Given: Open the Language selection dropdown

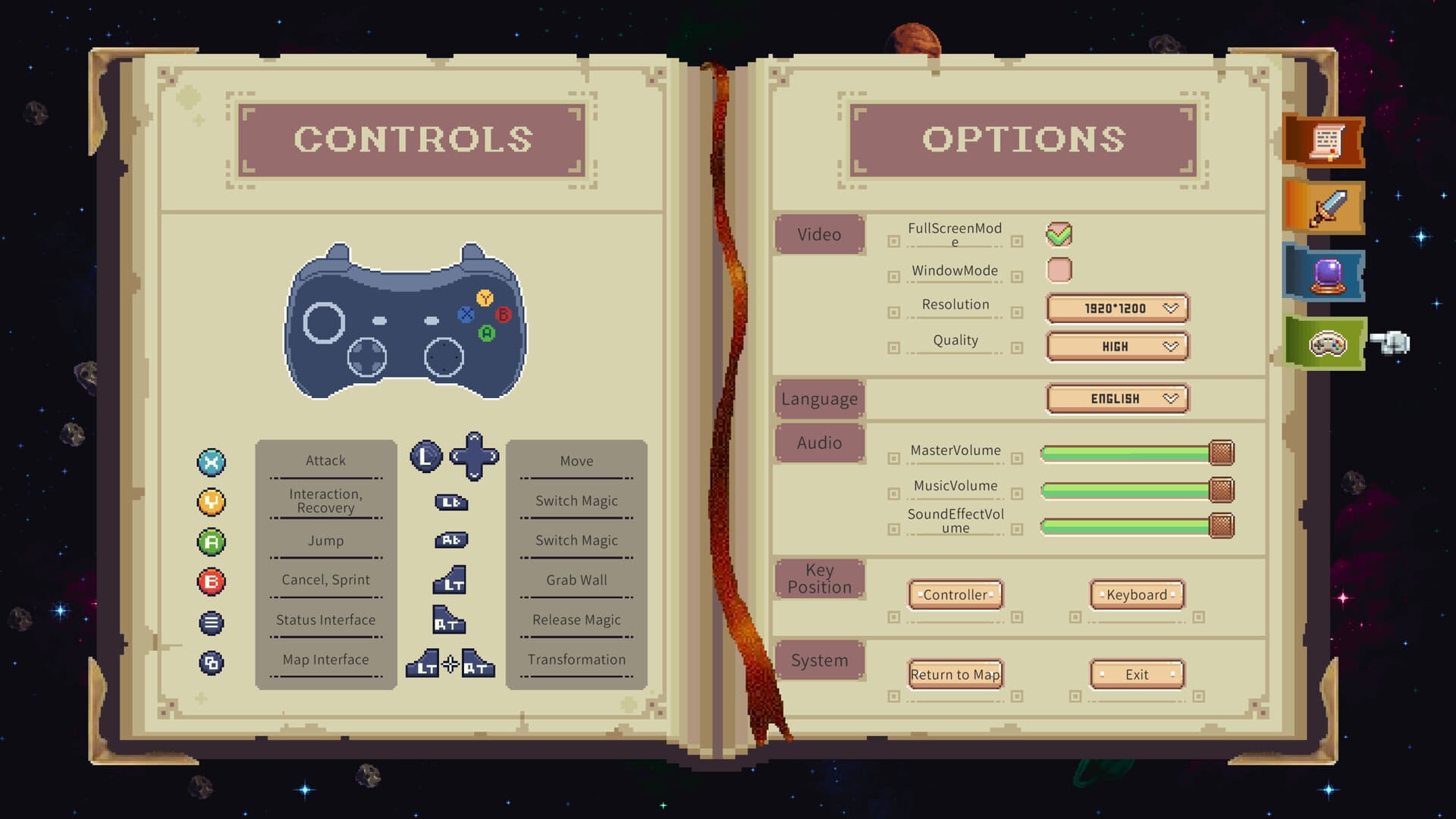Looking at the screenshot, I should point(1116,398).
